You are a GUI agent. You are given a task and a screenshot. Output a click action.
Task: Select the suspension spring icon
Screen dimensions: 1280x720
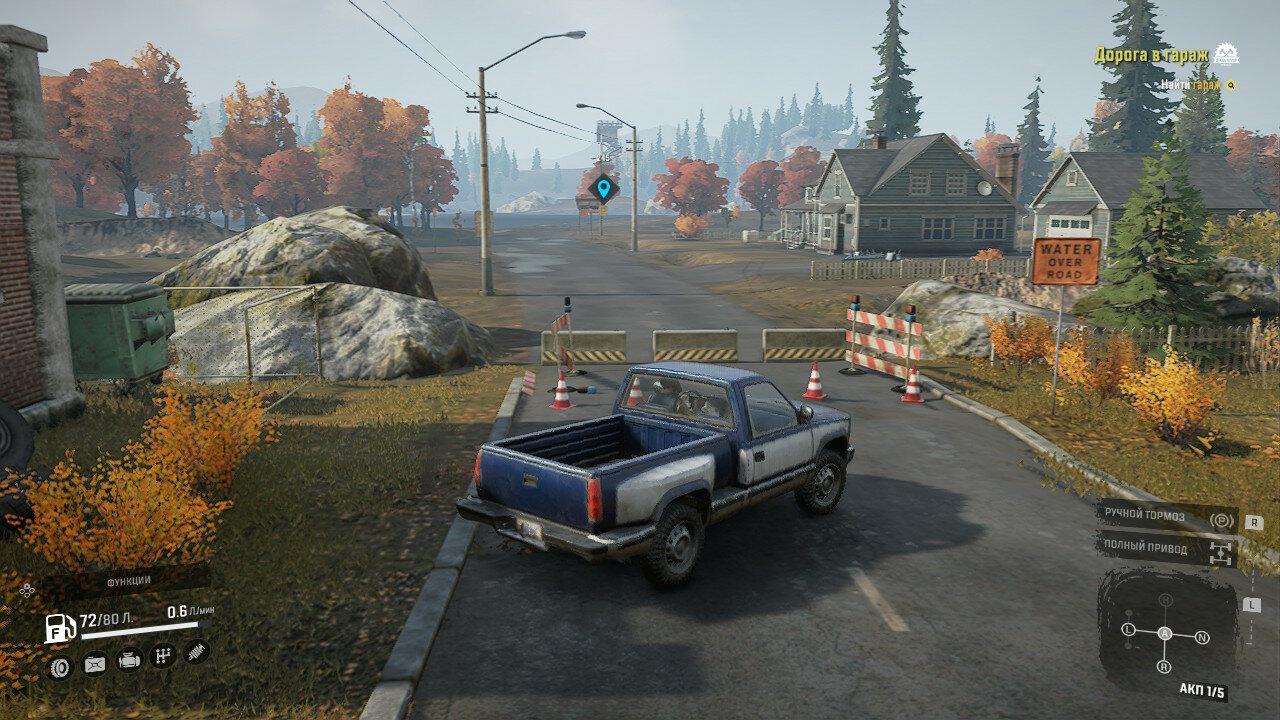click(197, 652)
